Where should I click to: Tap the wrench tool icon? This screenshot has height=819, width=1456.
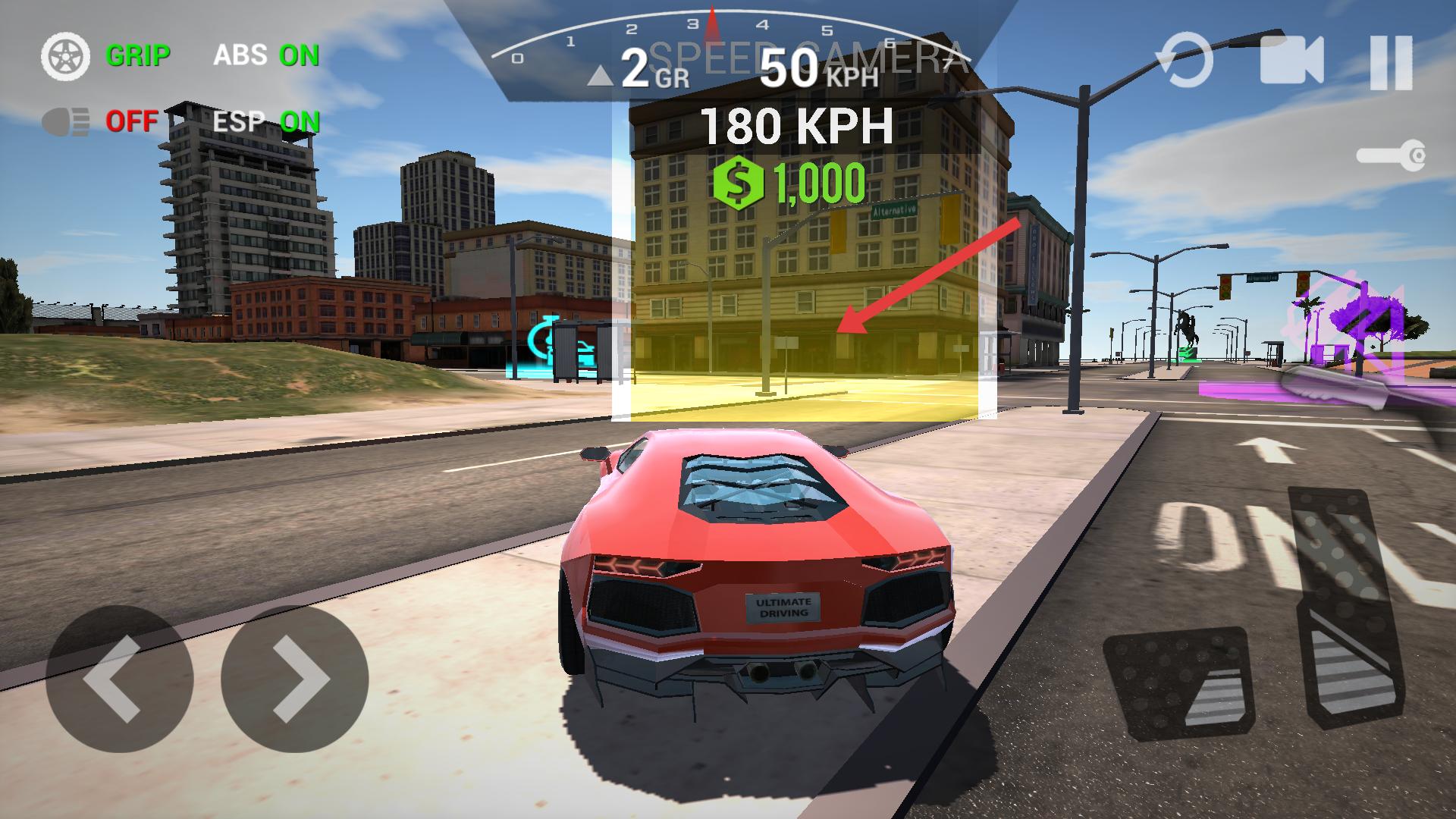click(x=1392, y=157)
